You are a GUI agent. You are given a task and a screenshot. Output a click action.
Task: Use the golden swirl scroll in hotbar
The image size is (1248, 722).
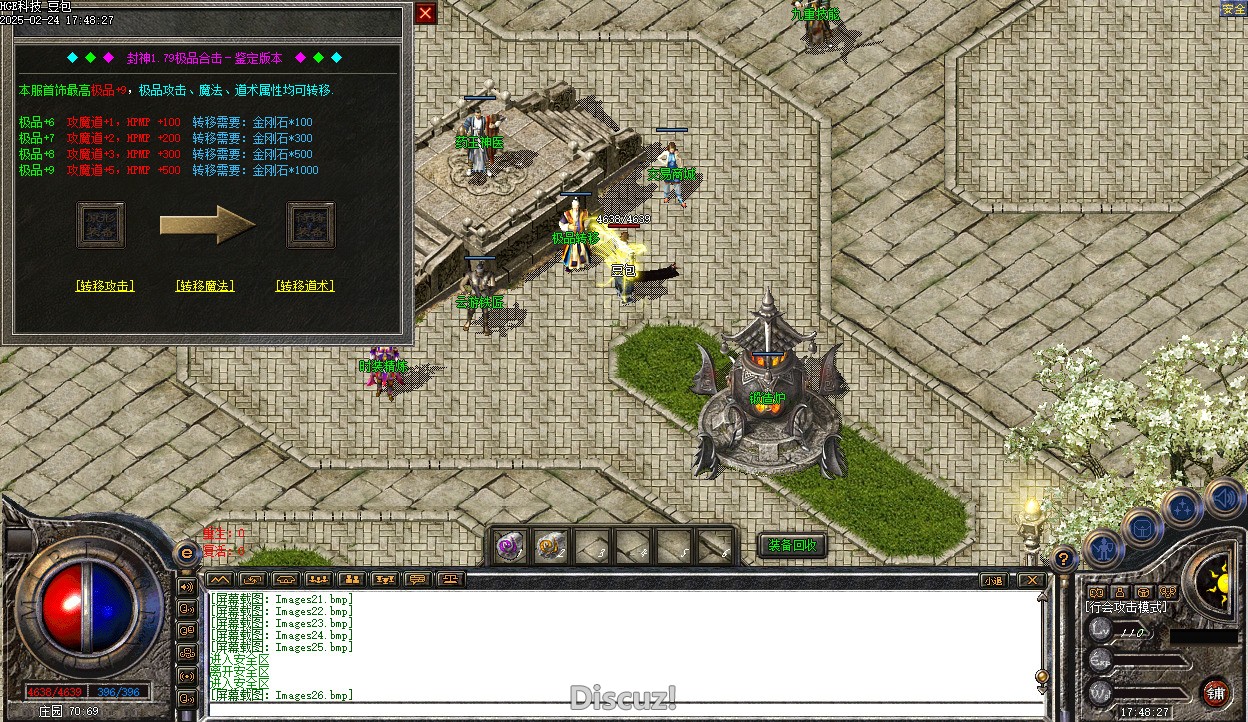[x=551, y=547]
